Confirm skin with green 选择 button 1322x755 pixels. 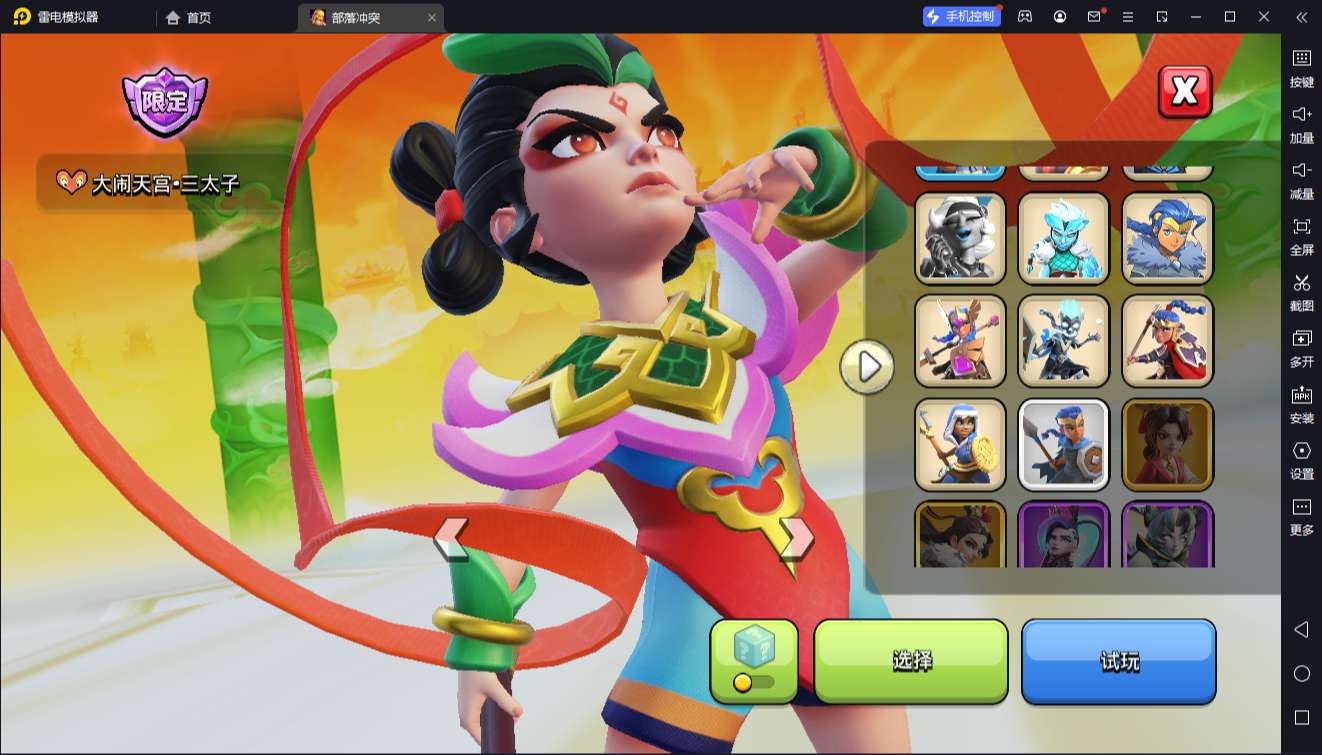point(911,660)
